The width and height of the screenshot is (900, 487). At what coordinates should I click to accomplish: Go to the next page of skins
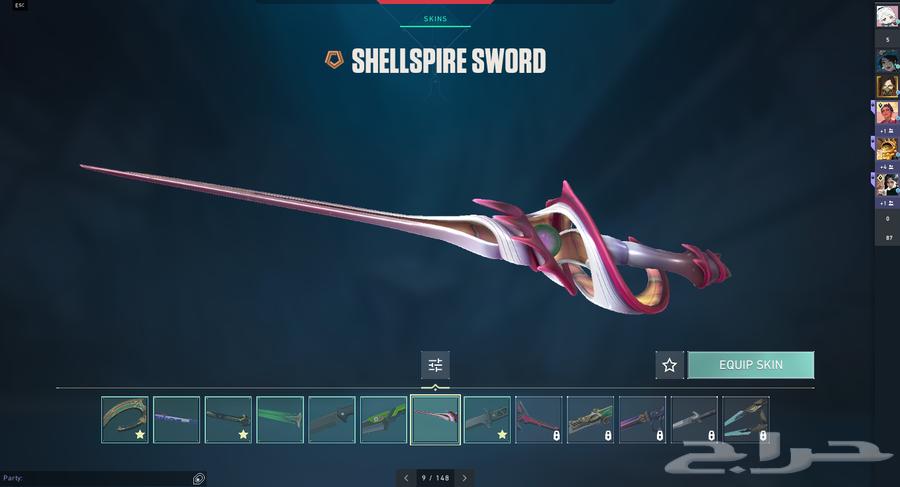coord(465,478)
